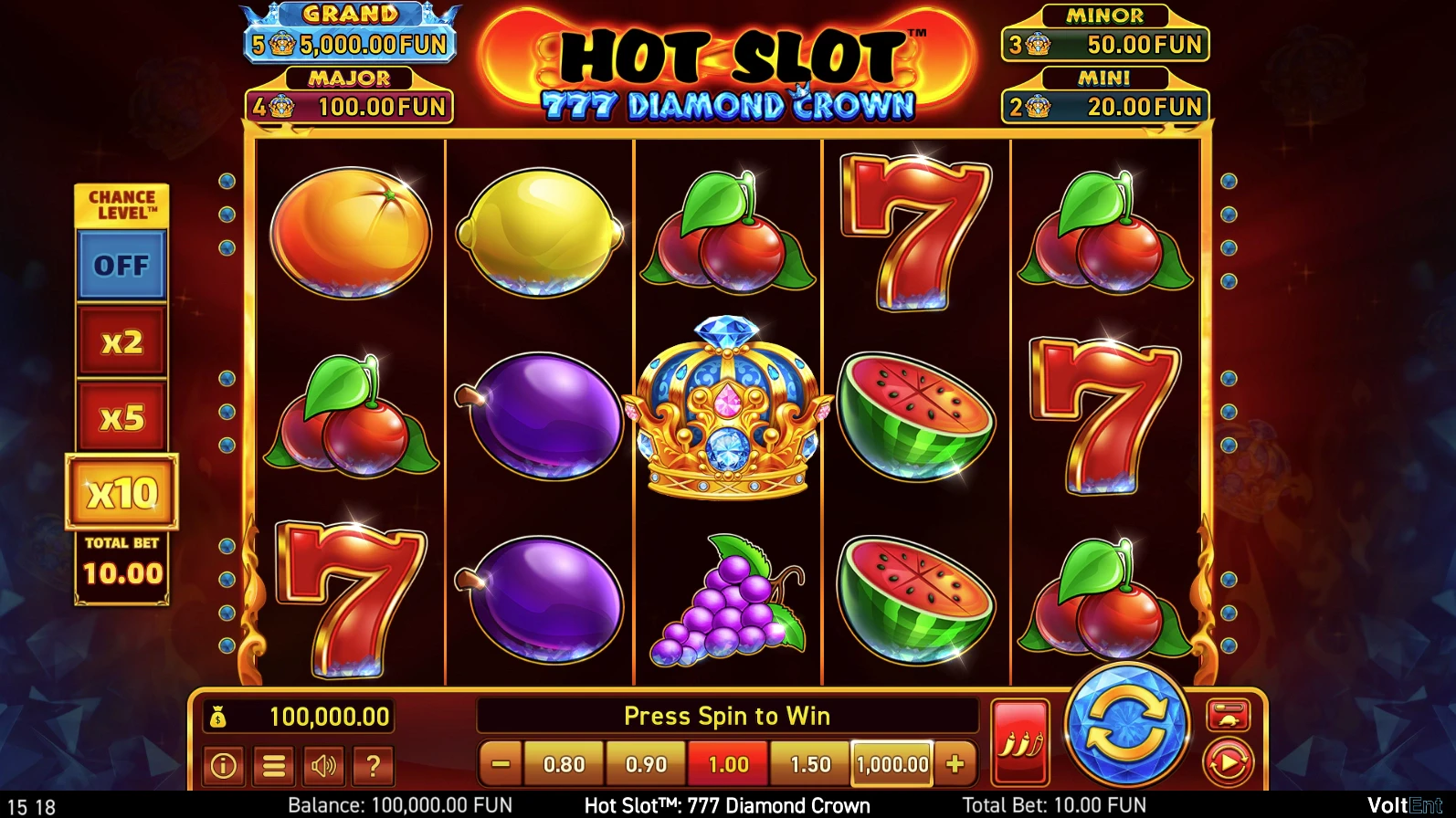Increase the bet with the plus button

[x=955, y=764]
